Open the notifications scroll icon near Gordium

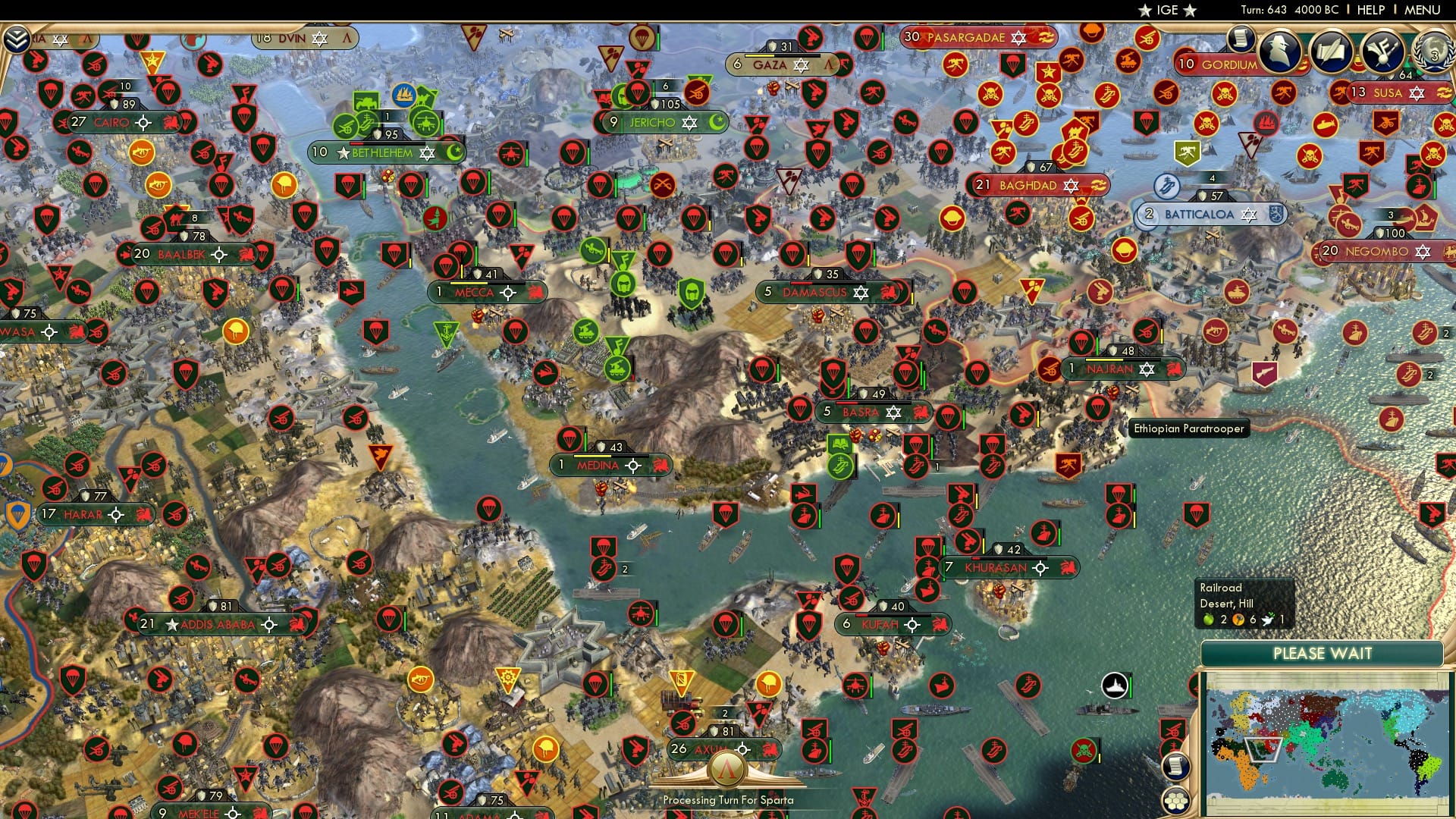(x=1241, y=39)
